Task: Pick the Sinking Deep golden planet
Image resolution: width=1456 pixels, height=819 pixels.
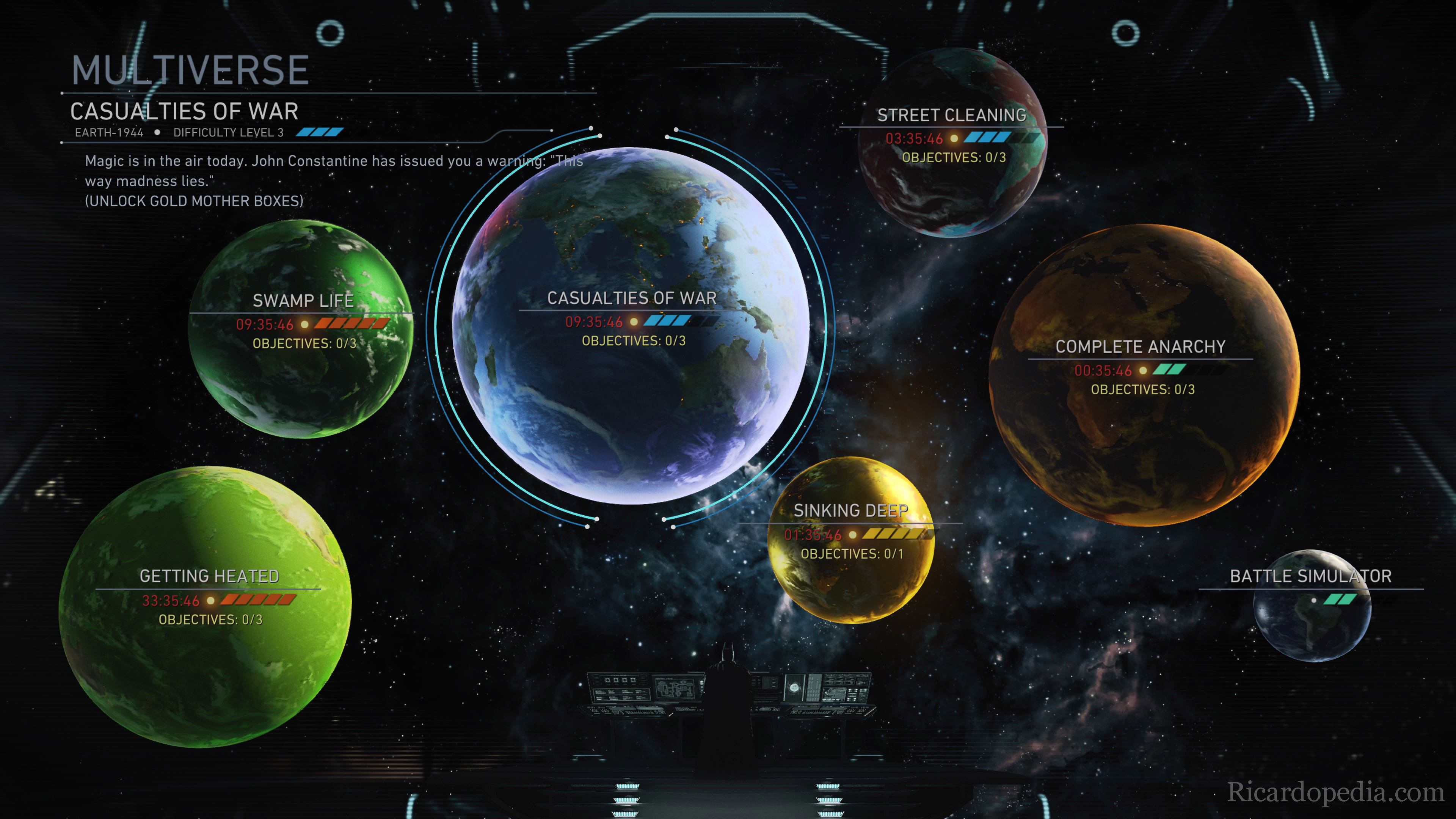Action: [850, 540]
